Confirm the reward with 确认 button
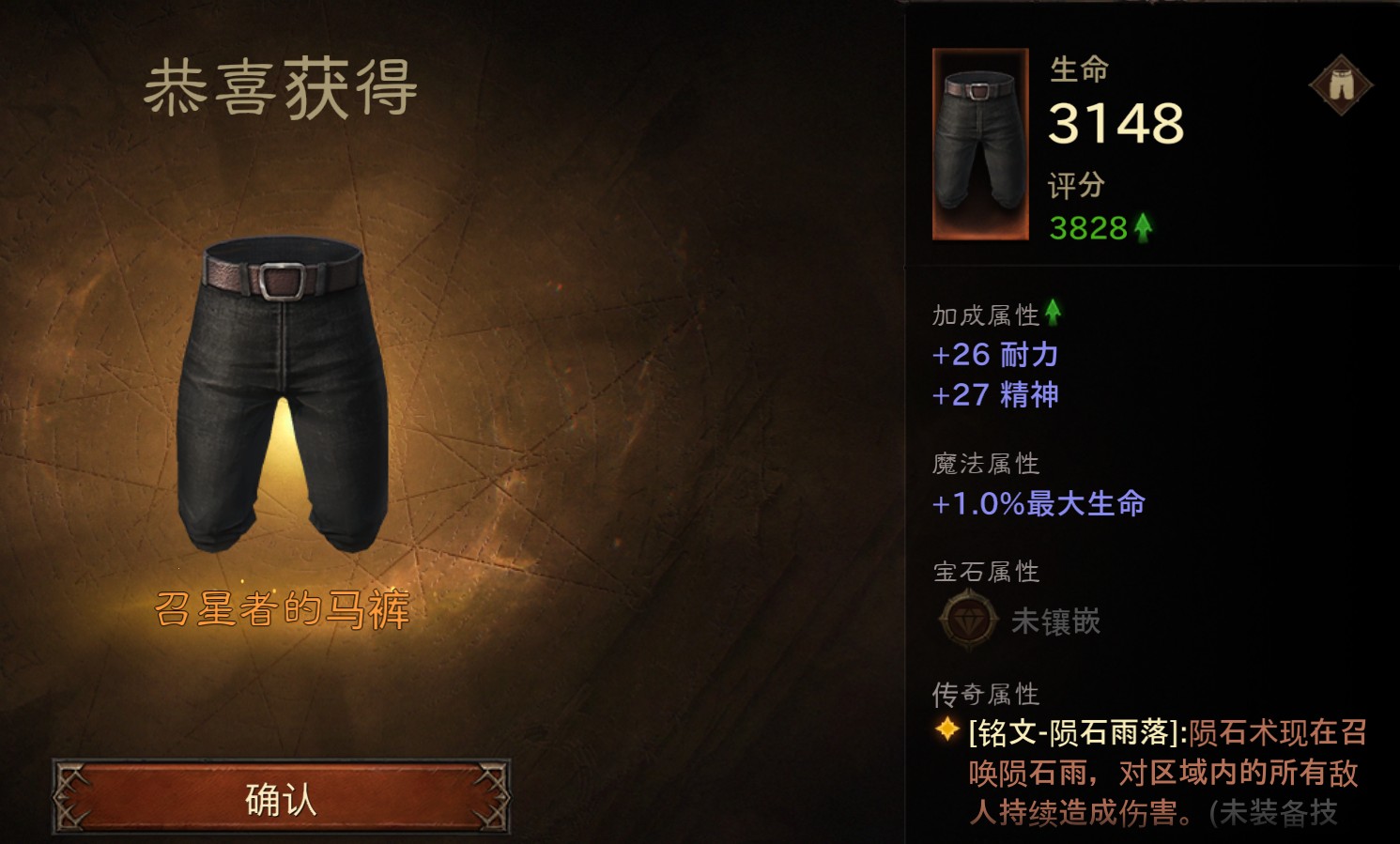 281,798
